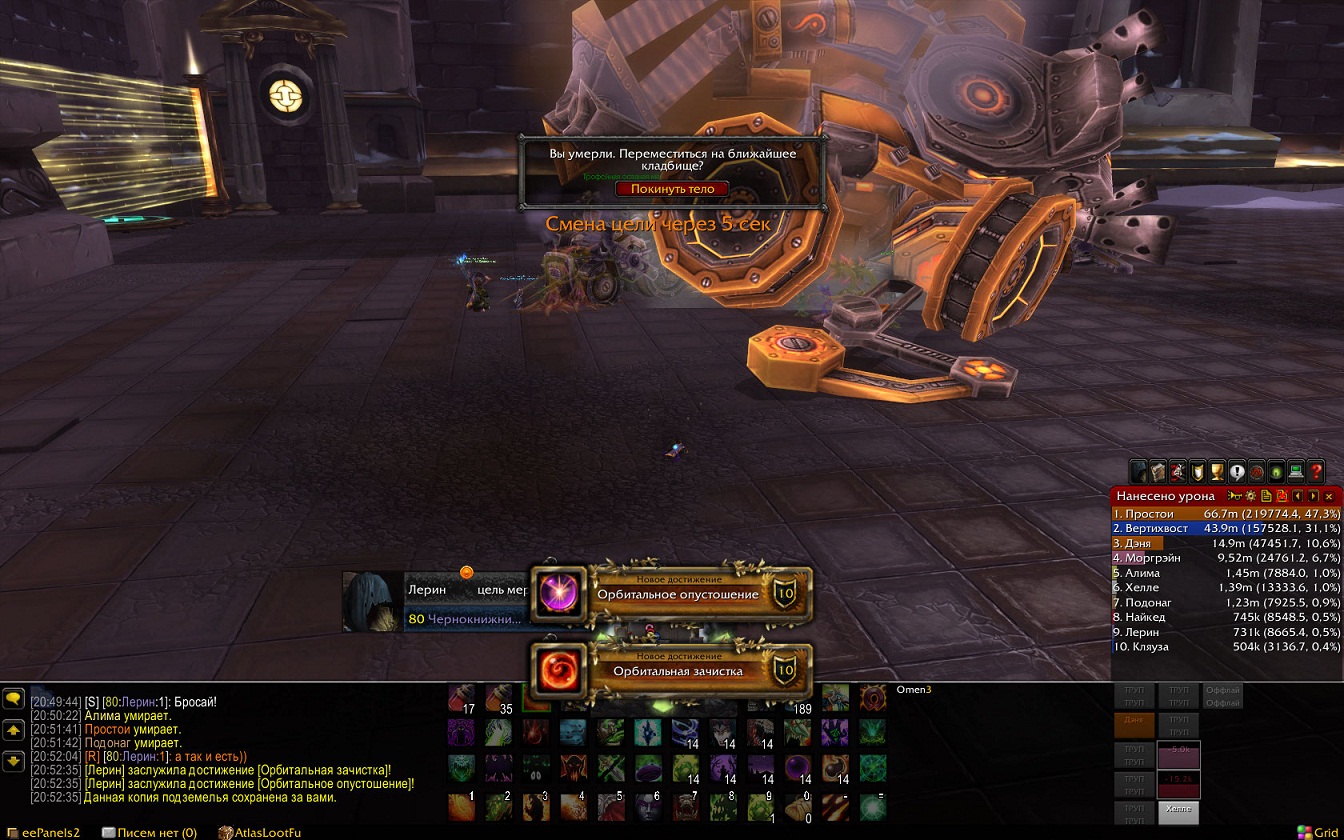
Task: Switch the damage meter to the next mode arrow
Action: tap(1313, 496)
